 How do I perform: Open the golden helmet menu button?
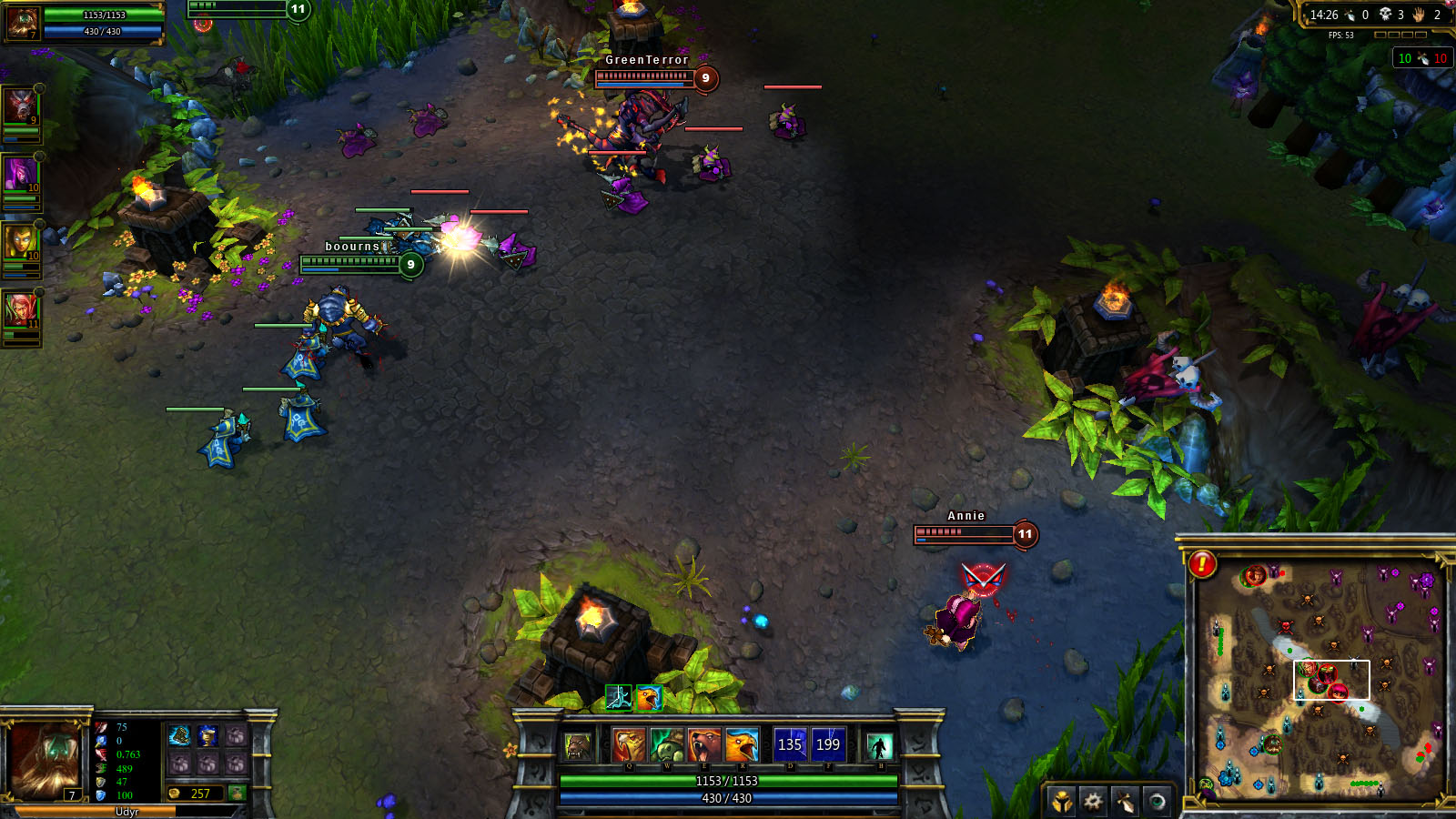pos(1061,802)
